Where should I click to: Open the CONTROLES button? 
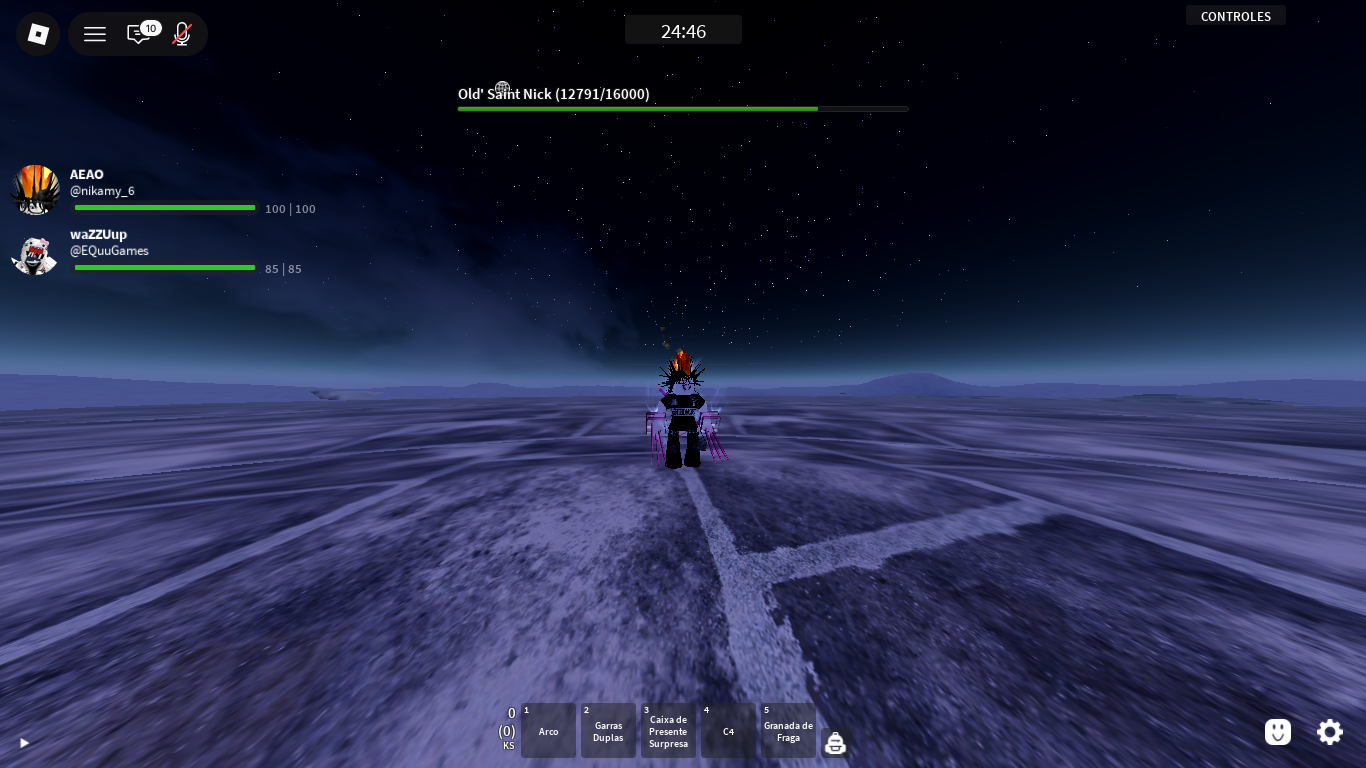pos(1235,15)
